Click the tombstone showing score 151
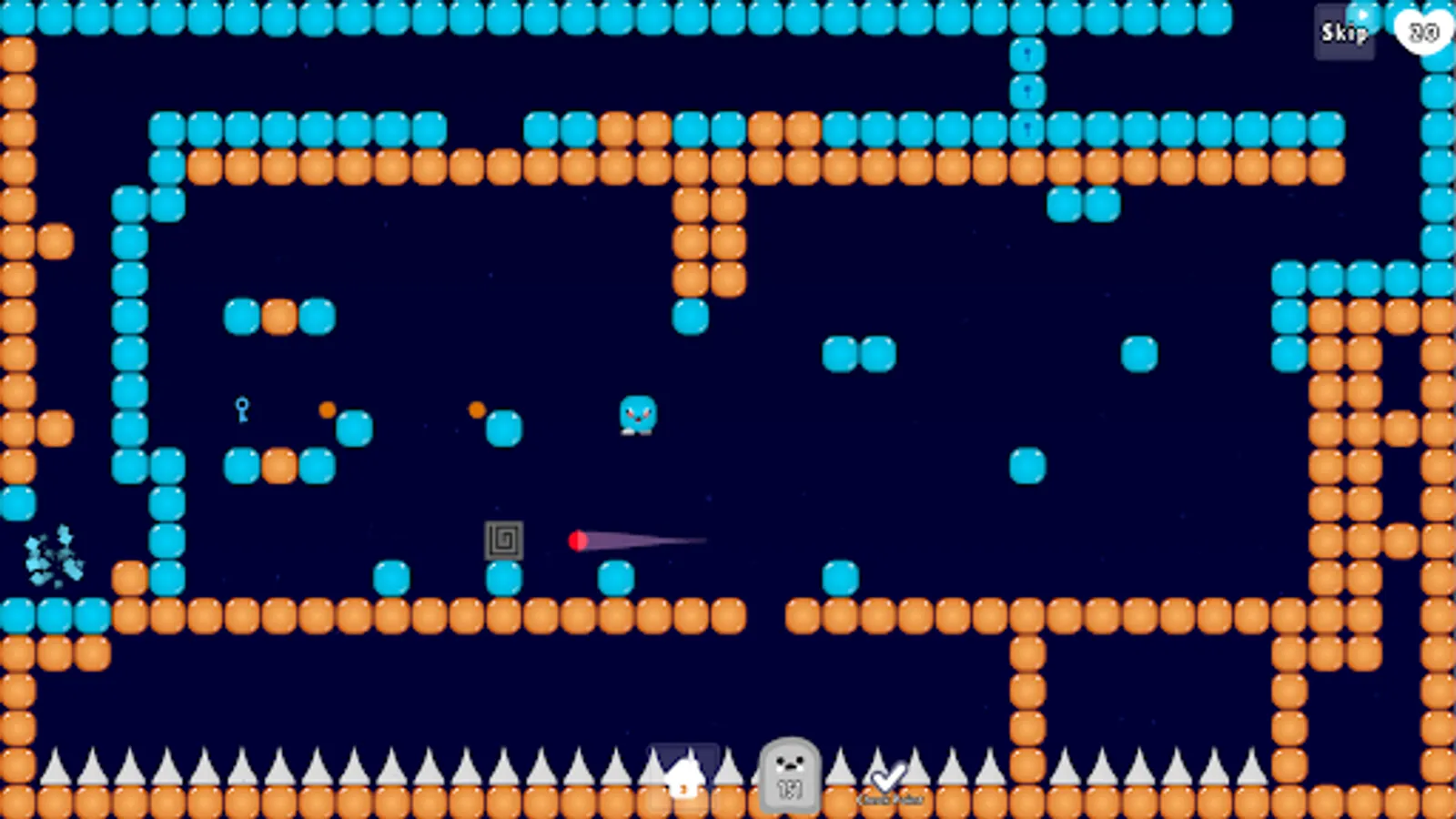The image size is (1456, 819). 790,778
